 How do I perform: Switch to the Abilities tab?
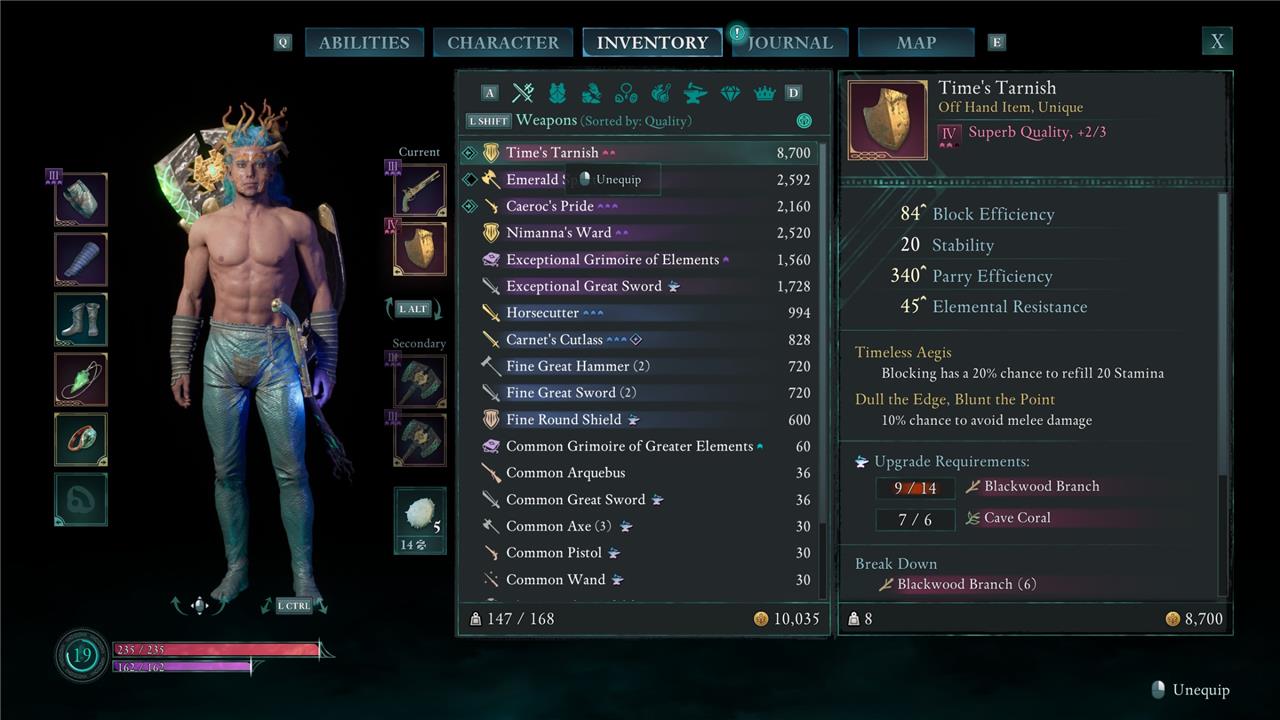tap(364, 43)
